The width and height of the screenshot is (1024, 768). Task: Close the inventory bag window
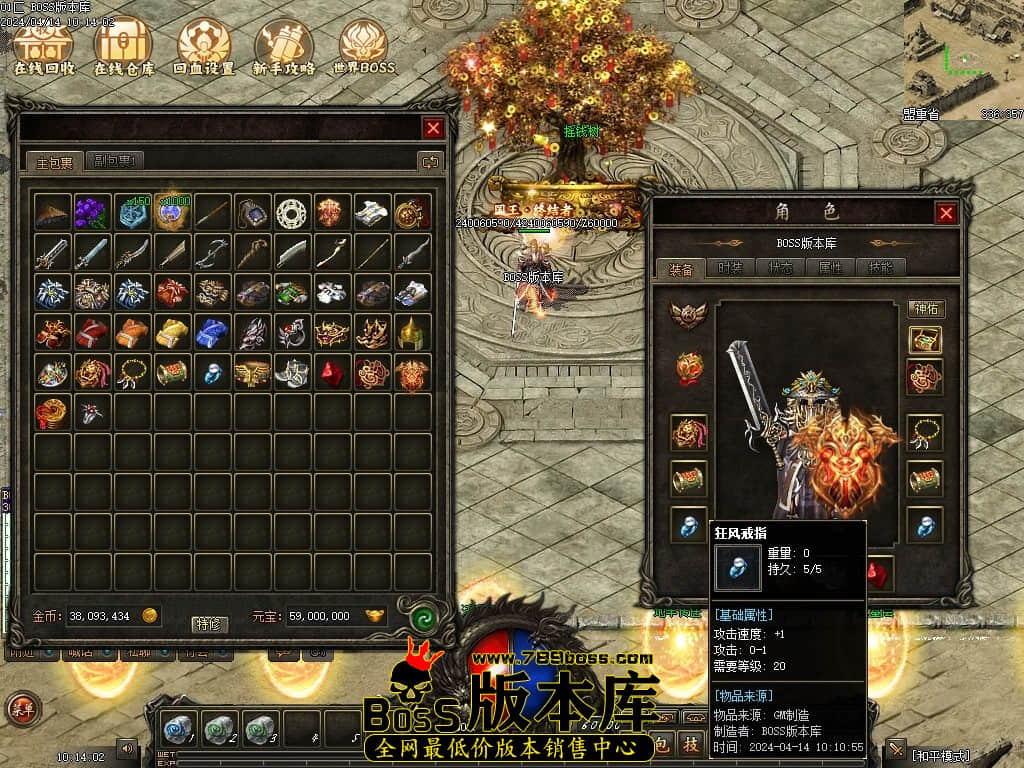click(433, 128)
